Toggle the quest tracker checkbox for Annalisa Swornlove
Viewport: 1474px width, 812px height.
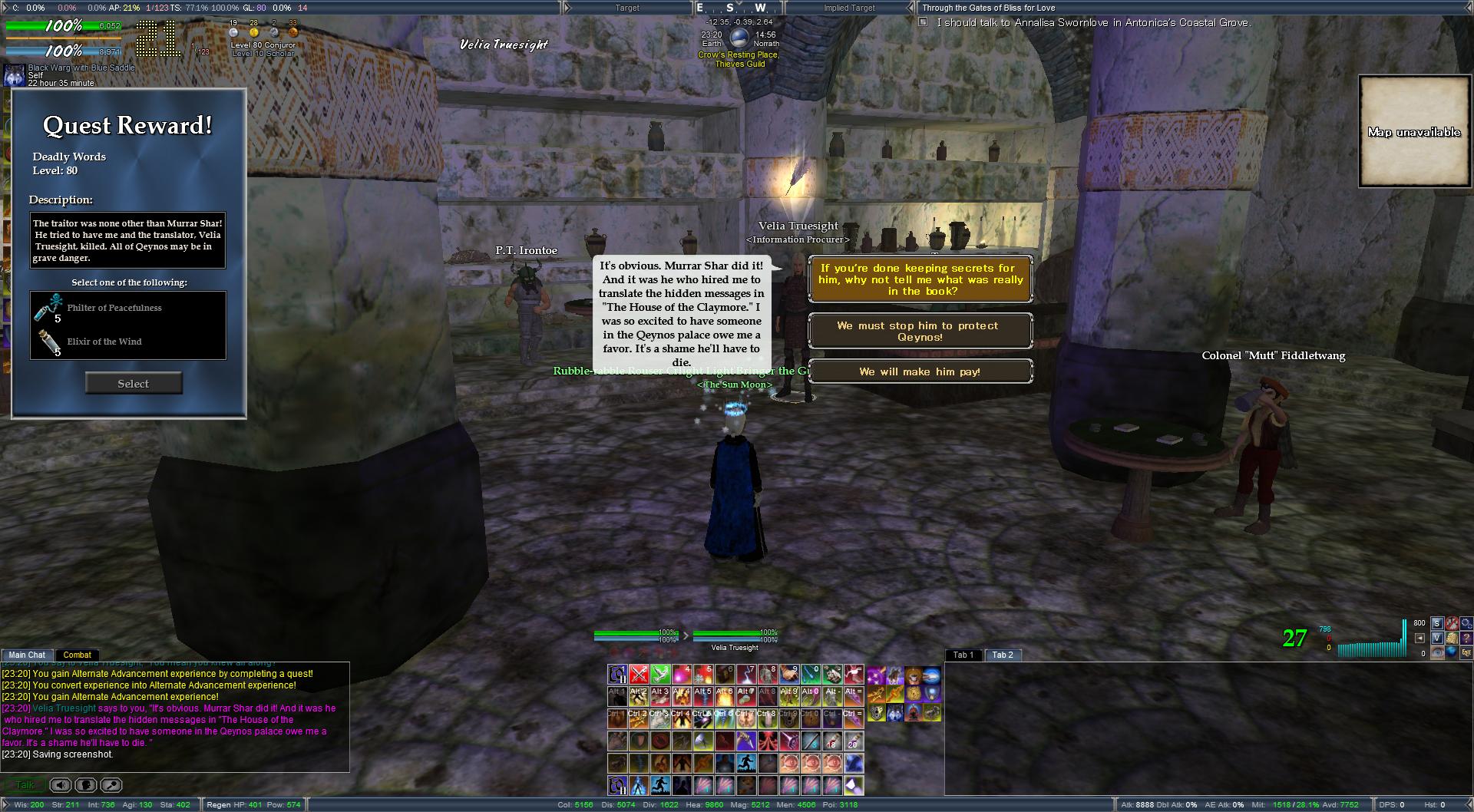(924, 23)
